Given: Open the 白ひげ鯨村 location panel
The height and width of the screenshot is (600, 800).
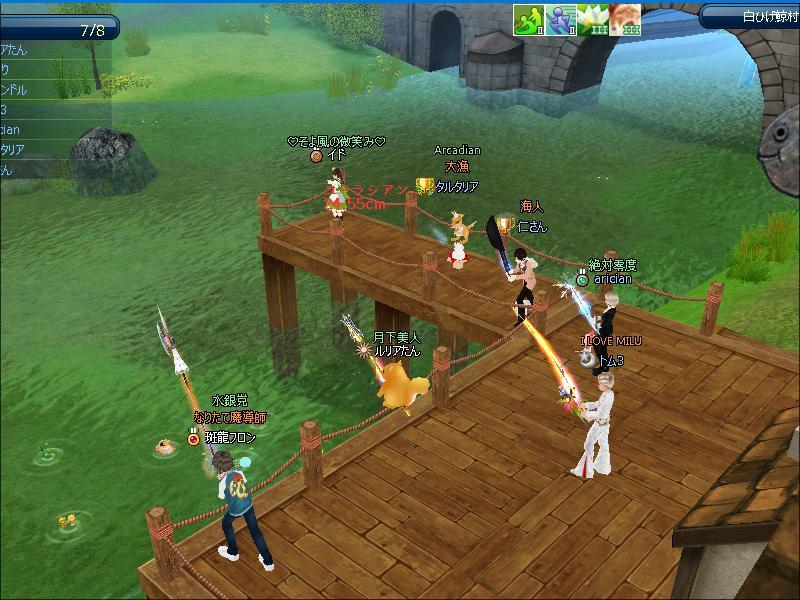Looking at the screenshot, I should click(750, 16).
